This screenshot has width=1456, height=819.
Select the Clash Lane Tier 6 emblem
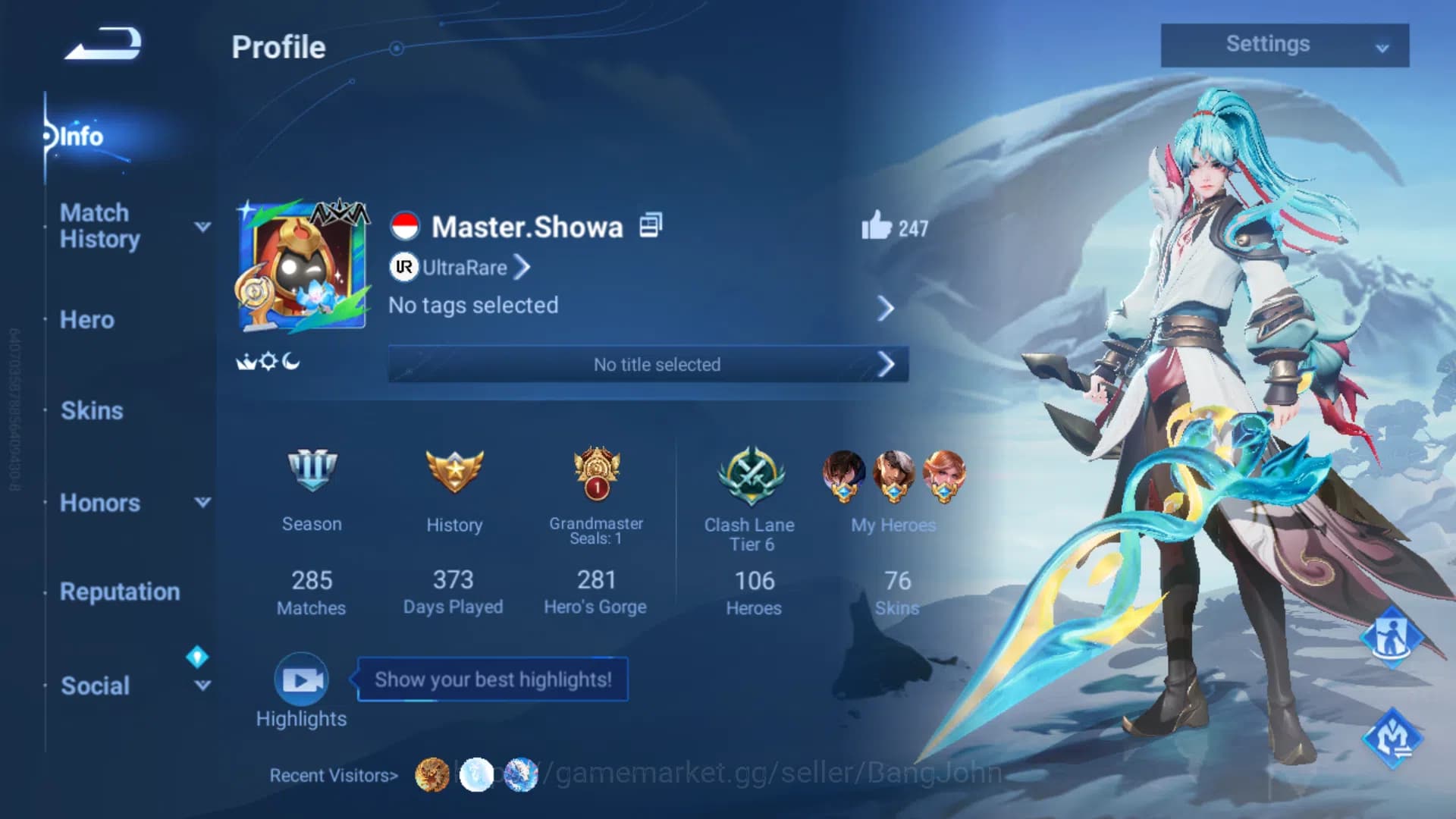[752, 478]
